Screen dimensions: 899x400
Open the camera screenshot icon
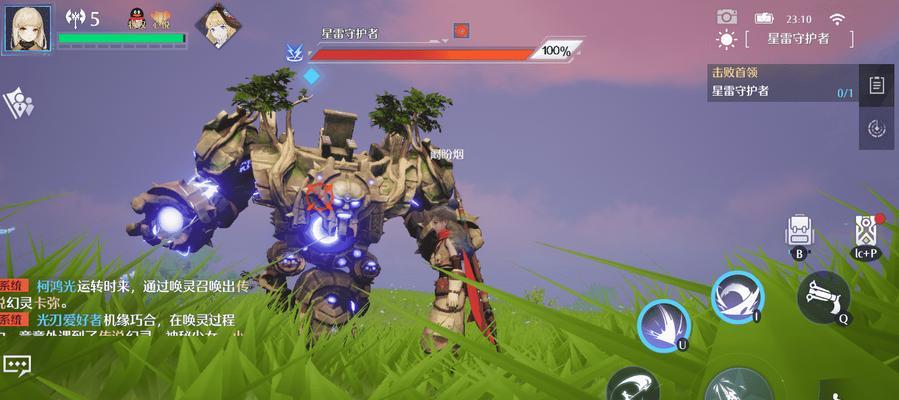coord(727,17)
